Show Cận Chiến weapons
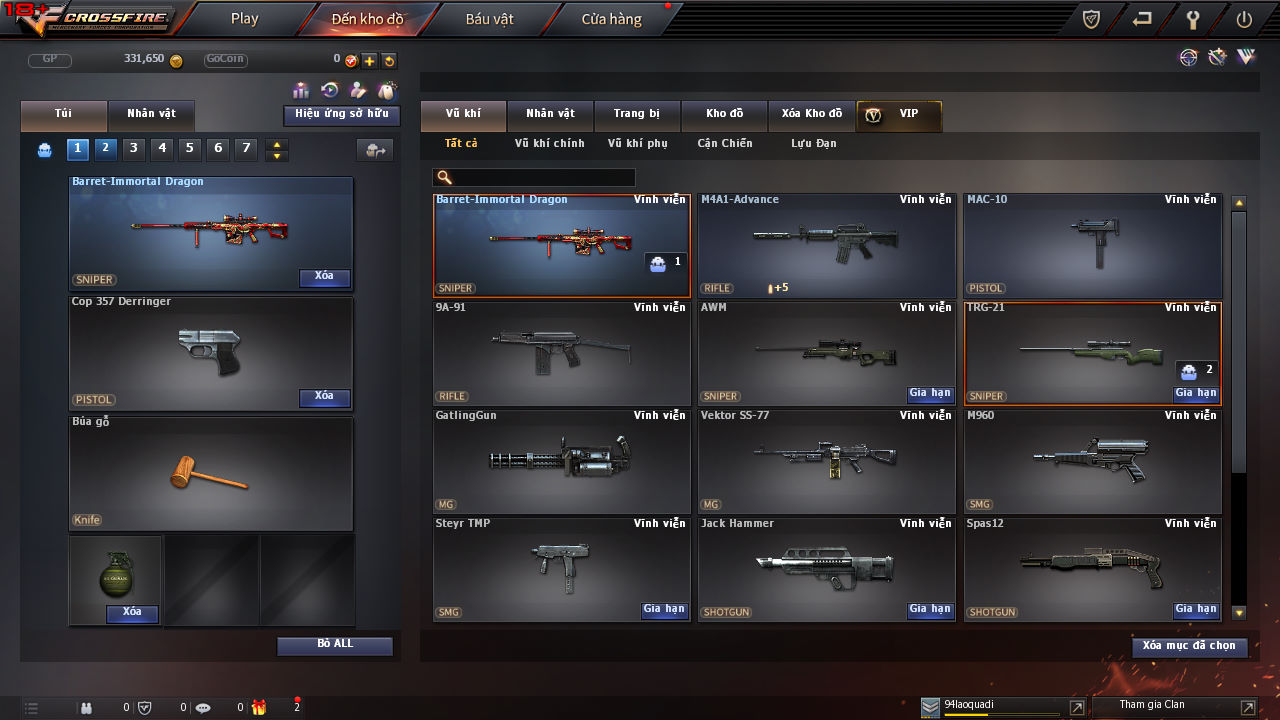This screenshot has width=1280, height=720. (724, 144)
